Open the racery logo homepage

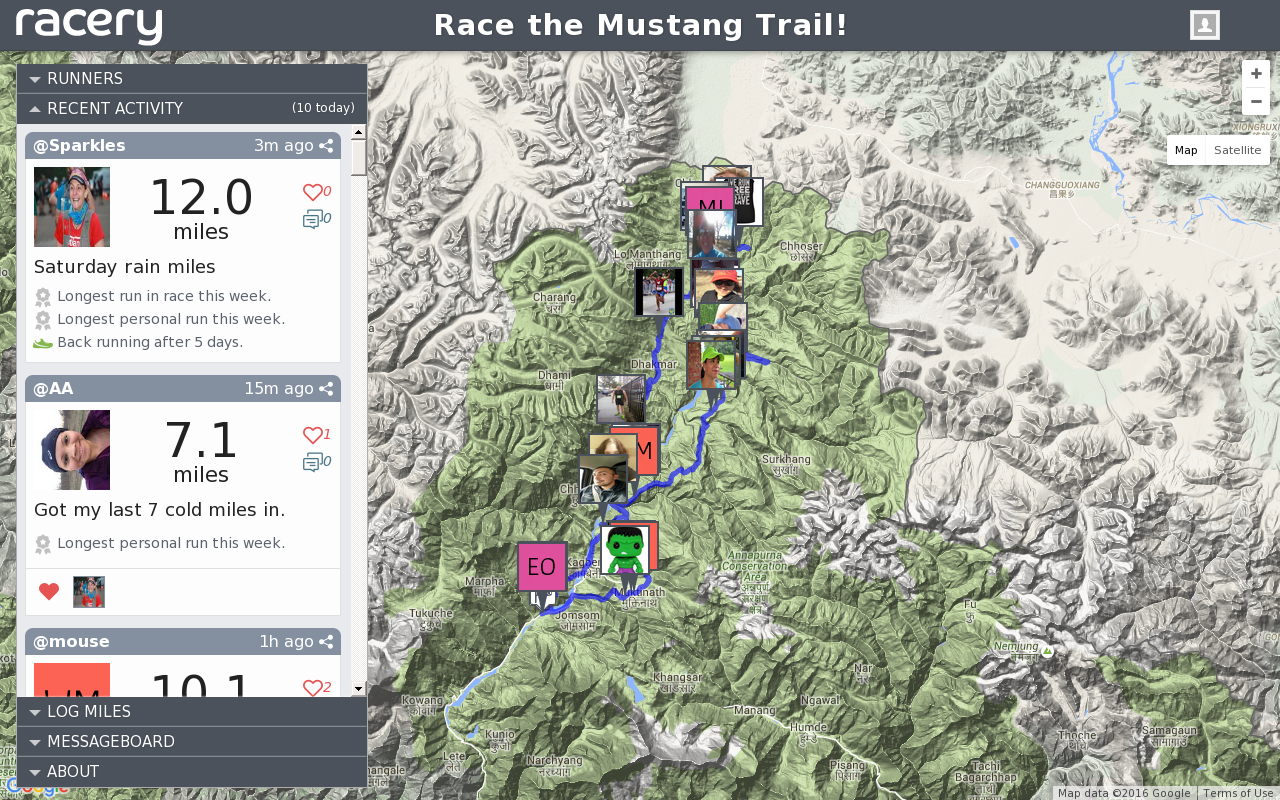coord(88,25)
